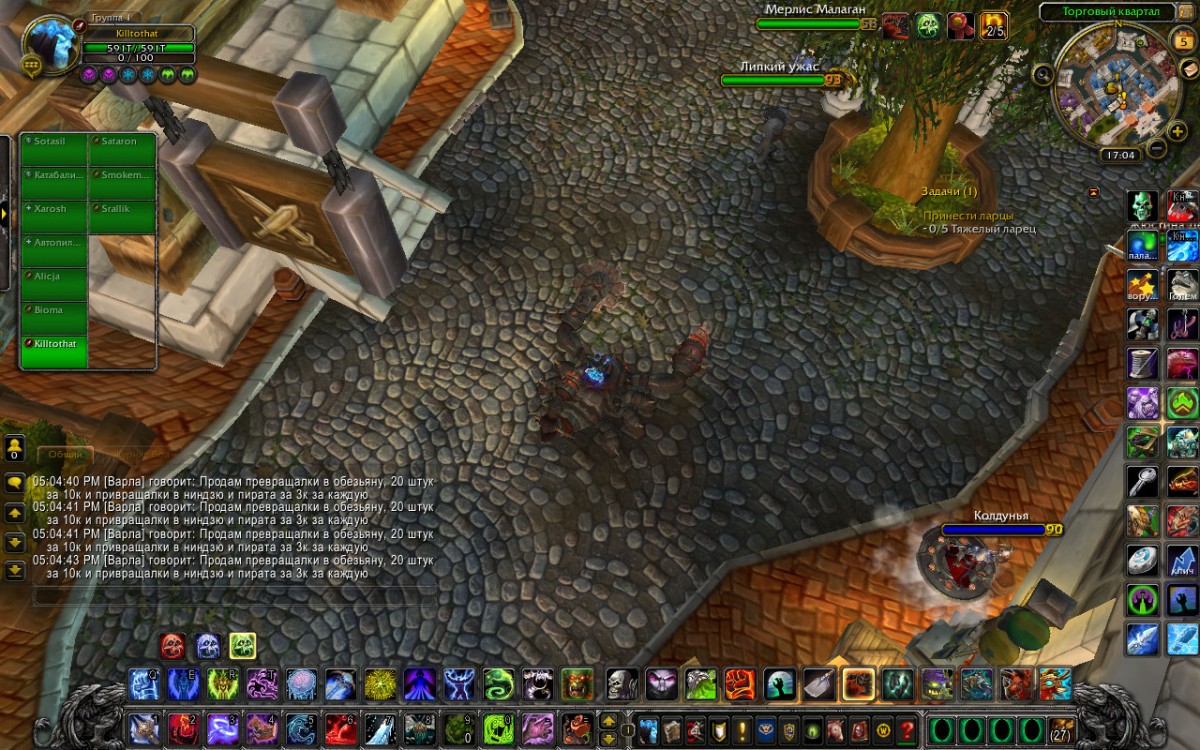Image resolution: width=1200 pixels, height=750 pixels.
Task: Open the chat bubble menu button
Action: tap(15, 482)
